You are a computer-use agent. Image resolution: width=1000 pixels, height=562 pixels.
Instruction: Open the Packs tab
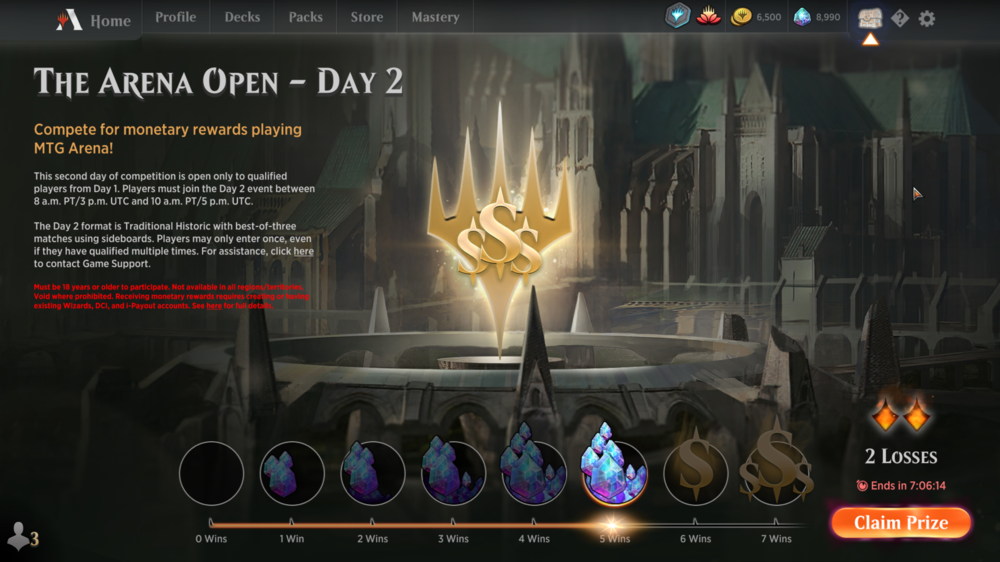[x=305, y=17]
